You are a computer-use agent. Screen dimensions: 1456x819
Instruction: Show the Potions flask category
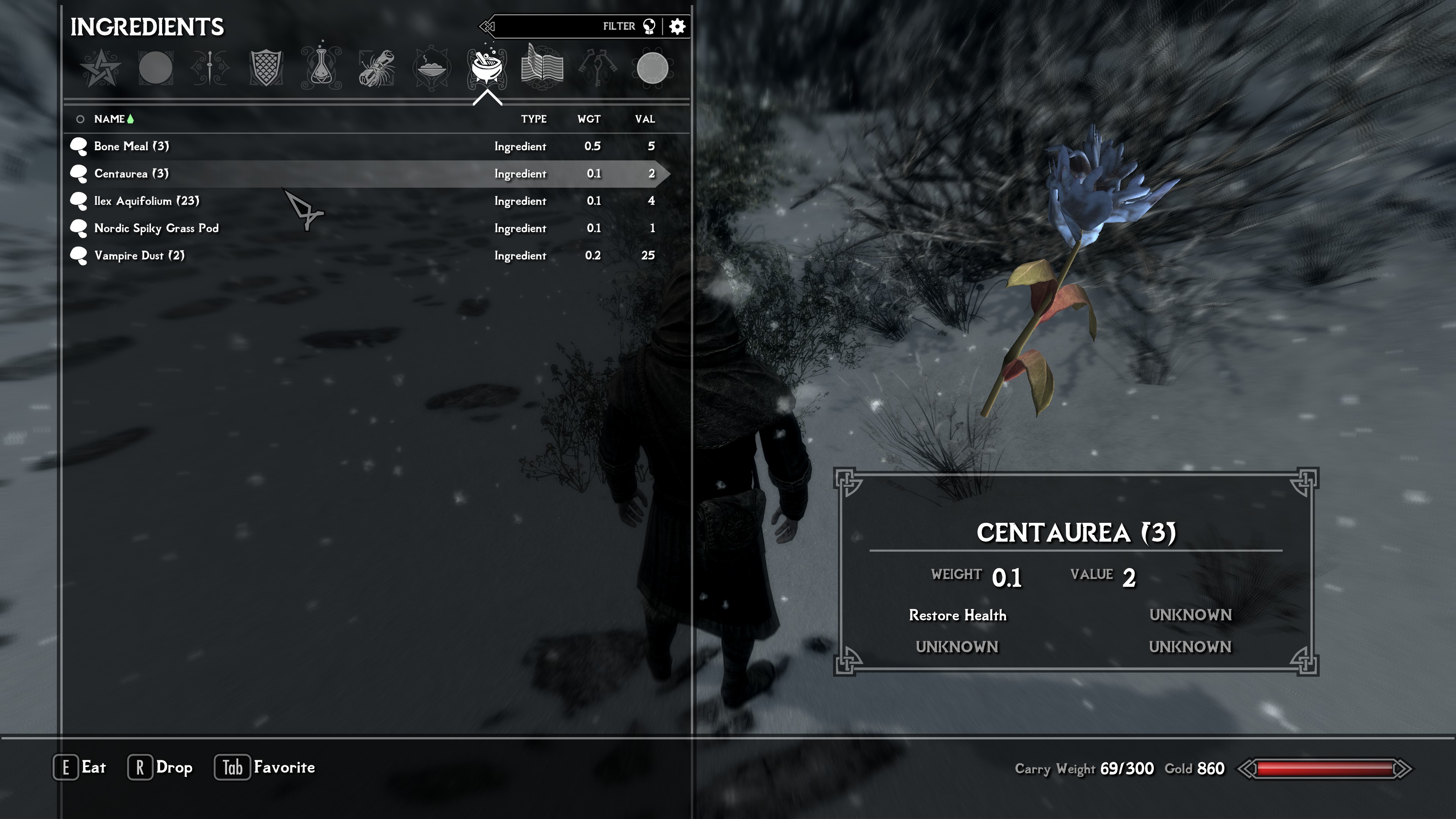[x=321, y=68]
